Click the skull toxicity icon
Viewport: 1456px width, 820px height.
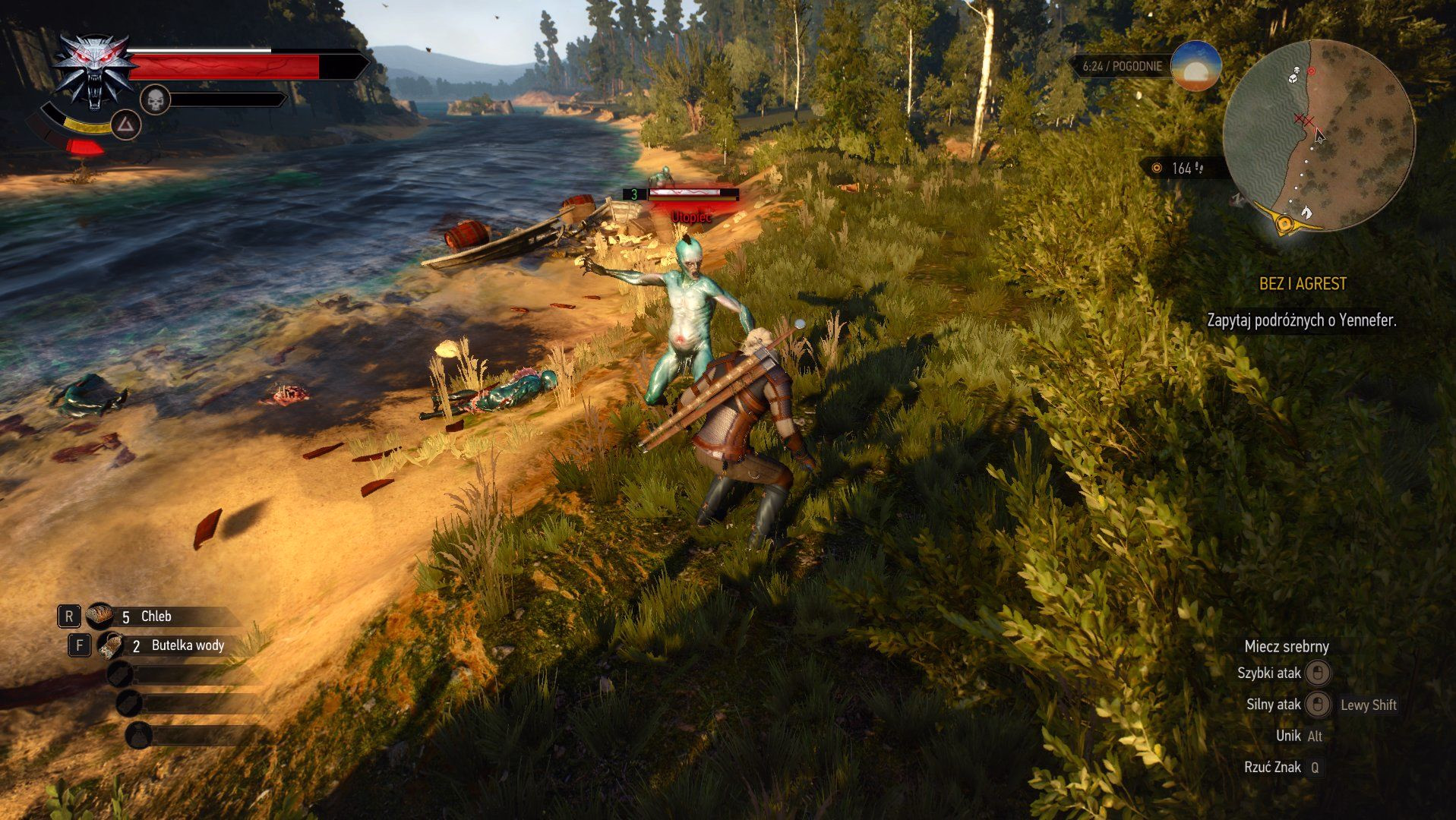tap(155, 99)
